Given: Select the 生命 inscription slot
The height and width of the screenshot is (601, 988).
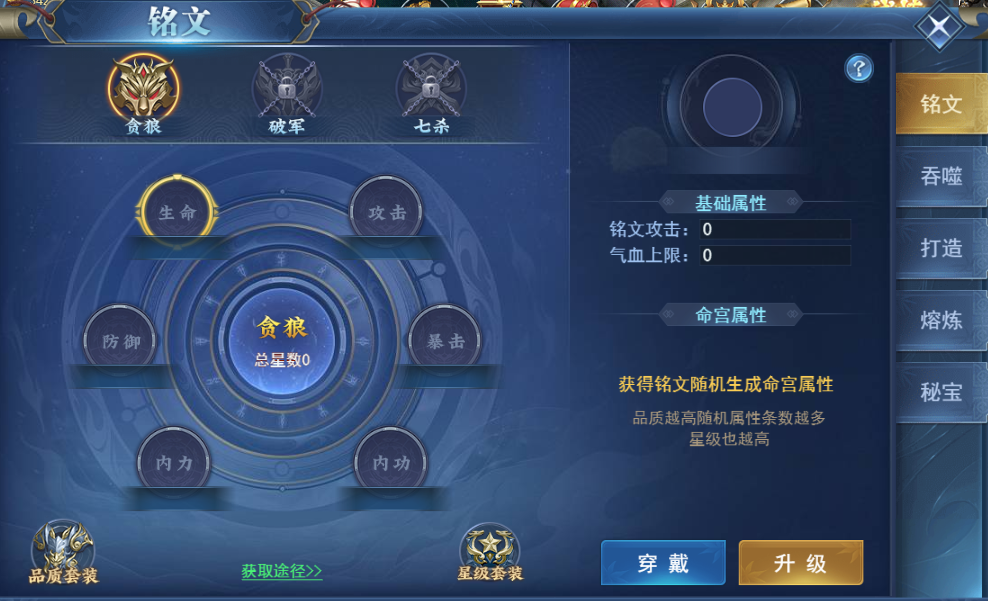Looking at the screenshot, I should tap(177, 212).
